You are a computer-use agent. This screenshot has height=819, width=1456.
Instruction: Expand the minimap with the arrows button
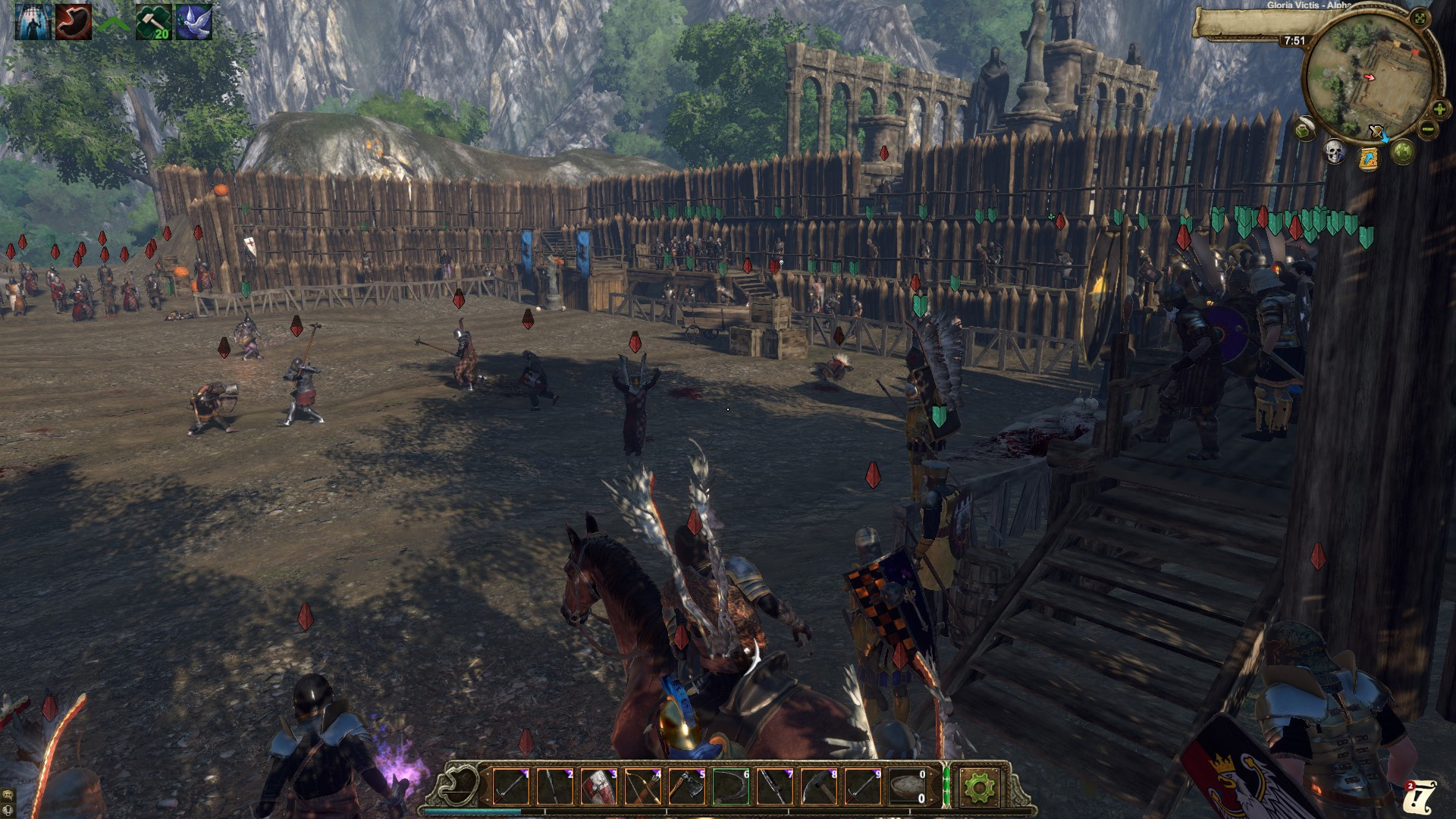pos(1420,18)
